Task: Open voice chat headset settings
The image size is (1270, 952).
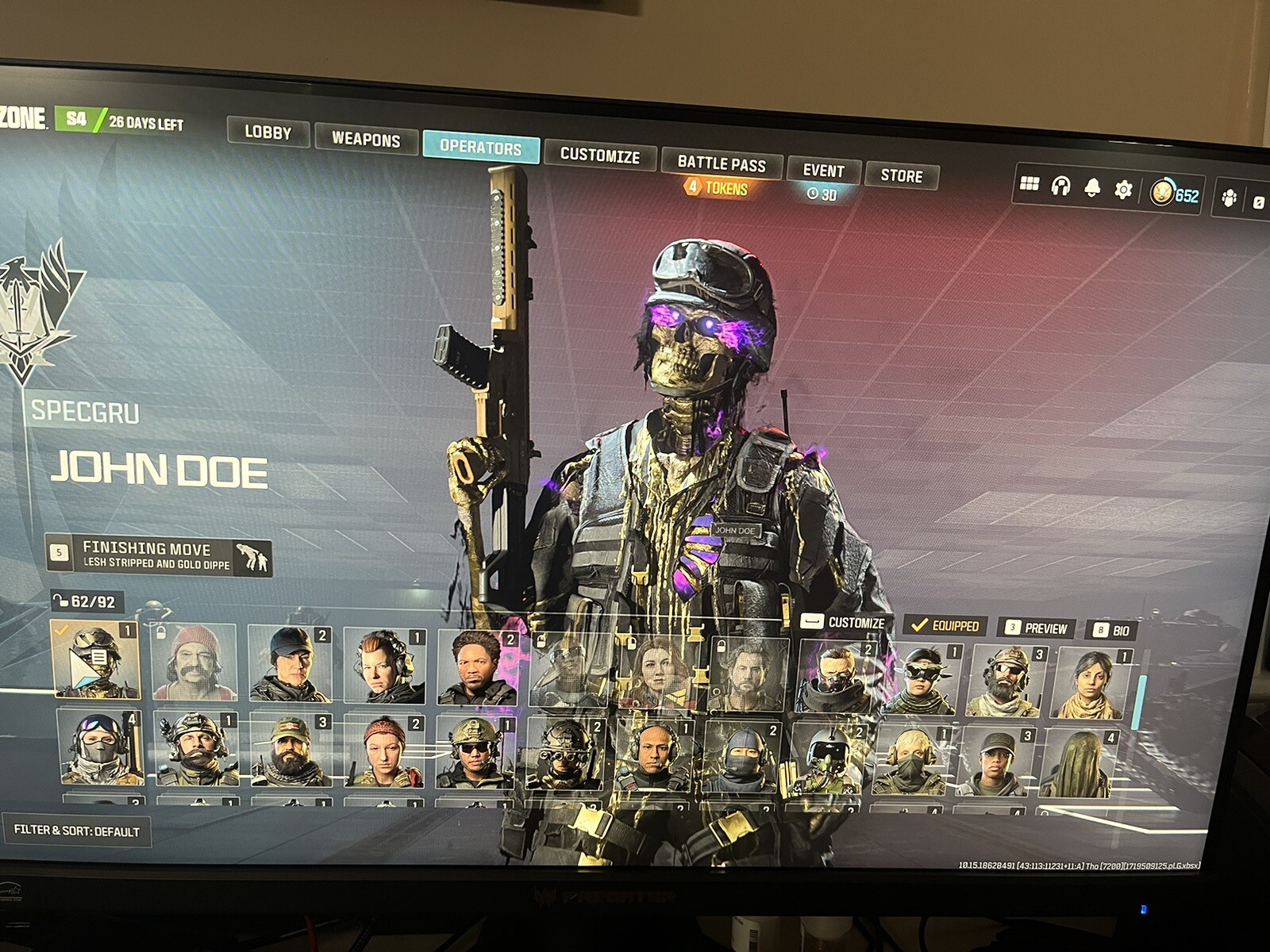Action: point(1060,187)
